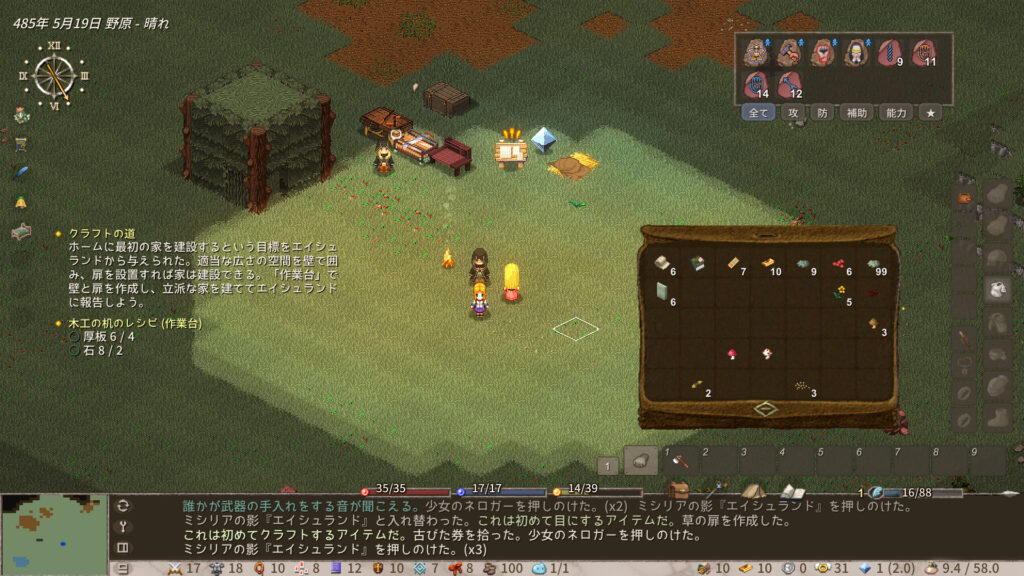Switch to the 攻 ability tab
Image resolution: width=1024 pixels, height=576 pixels.
pyautogui.click(x=793, y=113)
